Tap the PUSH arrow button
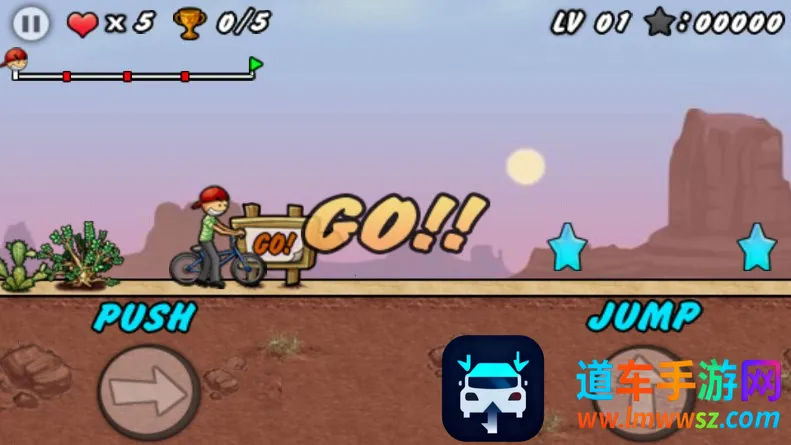This screenshot has width=791, height=445. pyautogui.click(x=148, y=392)
